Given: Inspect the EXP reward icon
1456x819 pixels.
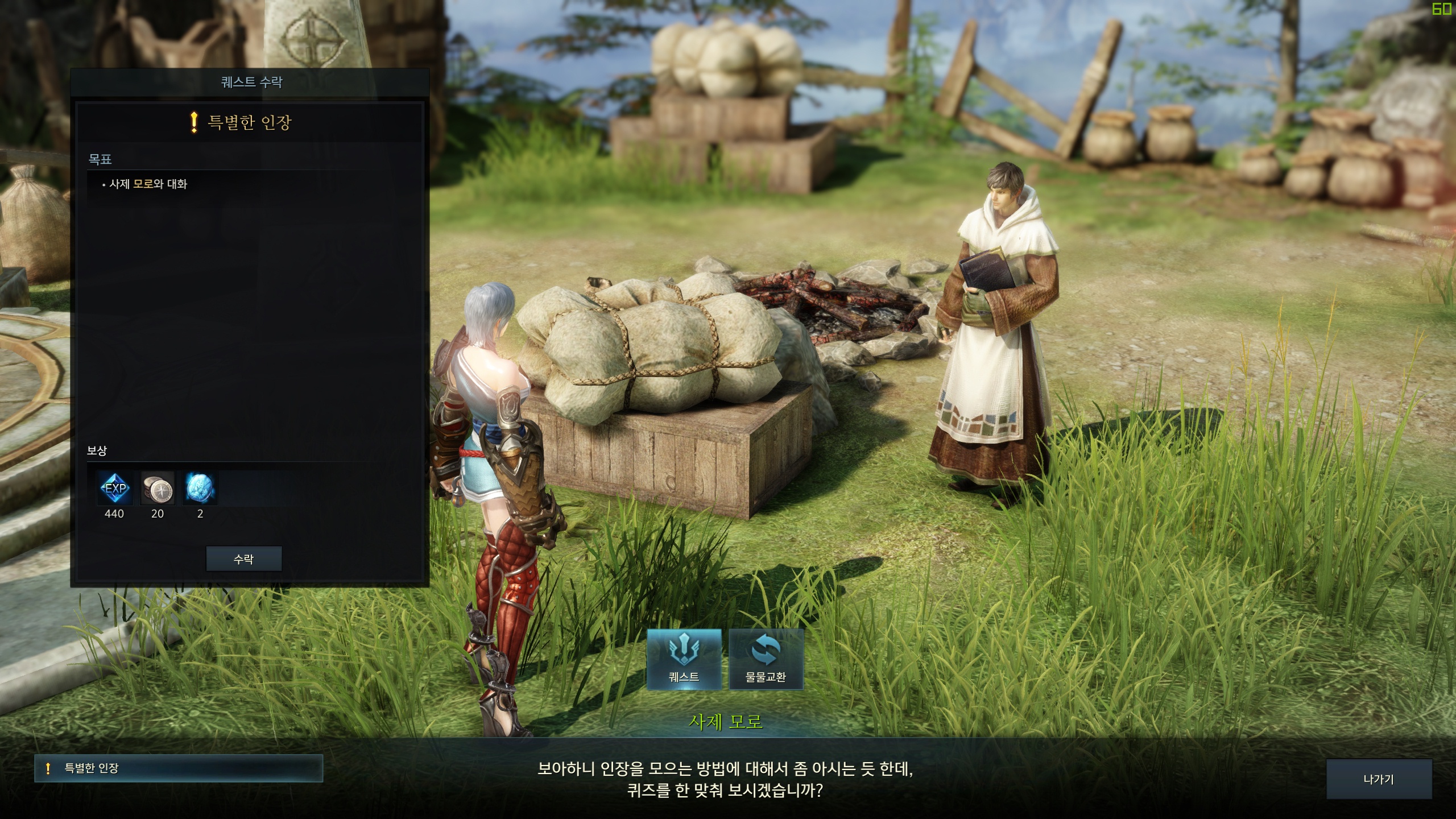Looking at the screenshot, I should click(x=115, y=488).
